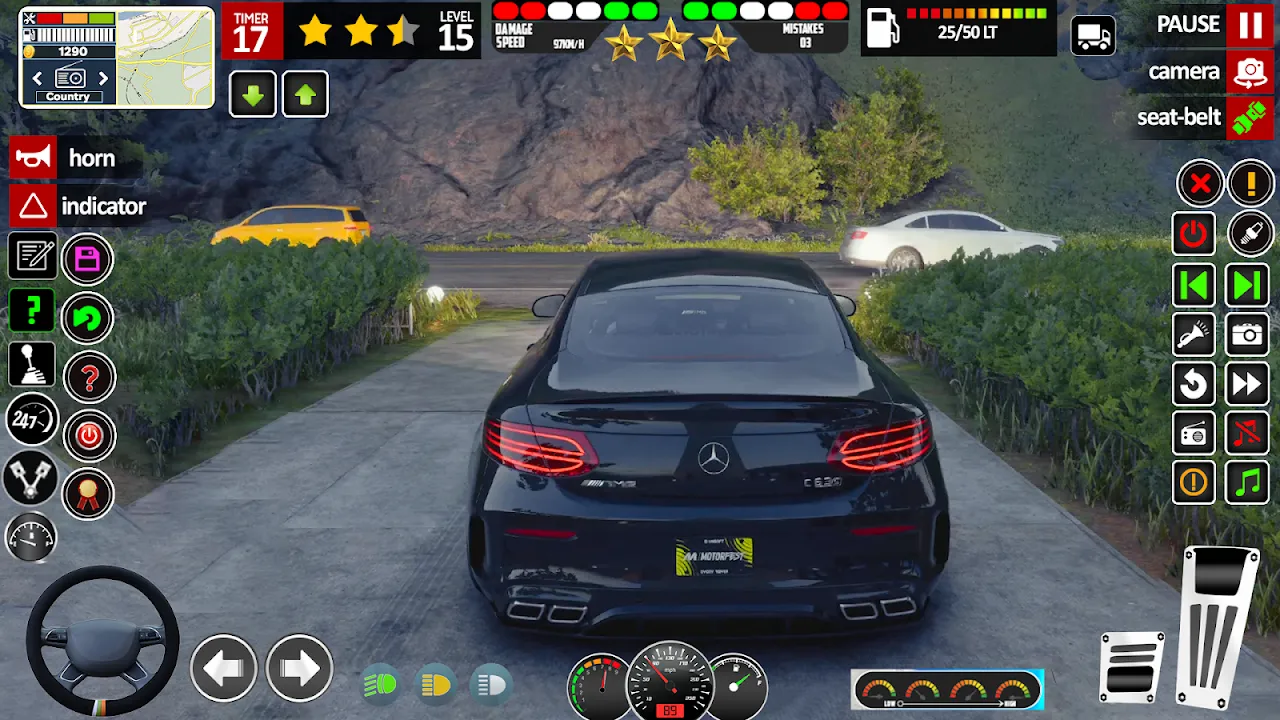Click the red X button
The height and width of the screenshot is (720, 1280).
(1199, 184)
